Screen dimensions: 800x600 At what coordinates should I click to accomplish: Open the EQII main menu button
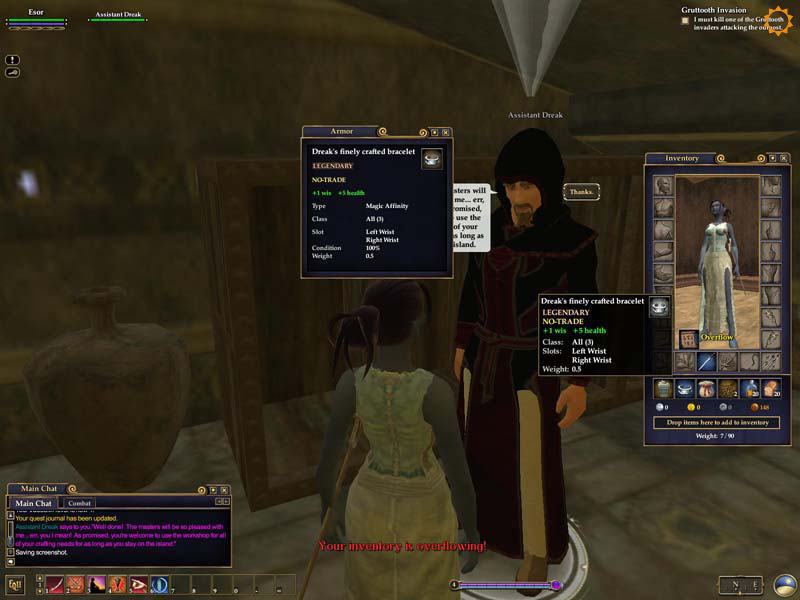tap(16, 585)
